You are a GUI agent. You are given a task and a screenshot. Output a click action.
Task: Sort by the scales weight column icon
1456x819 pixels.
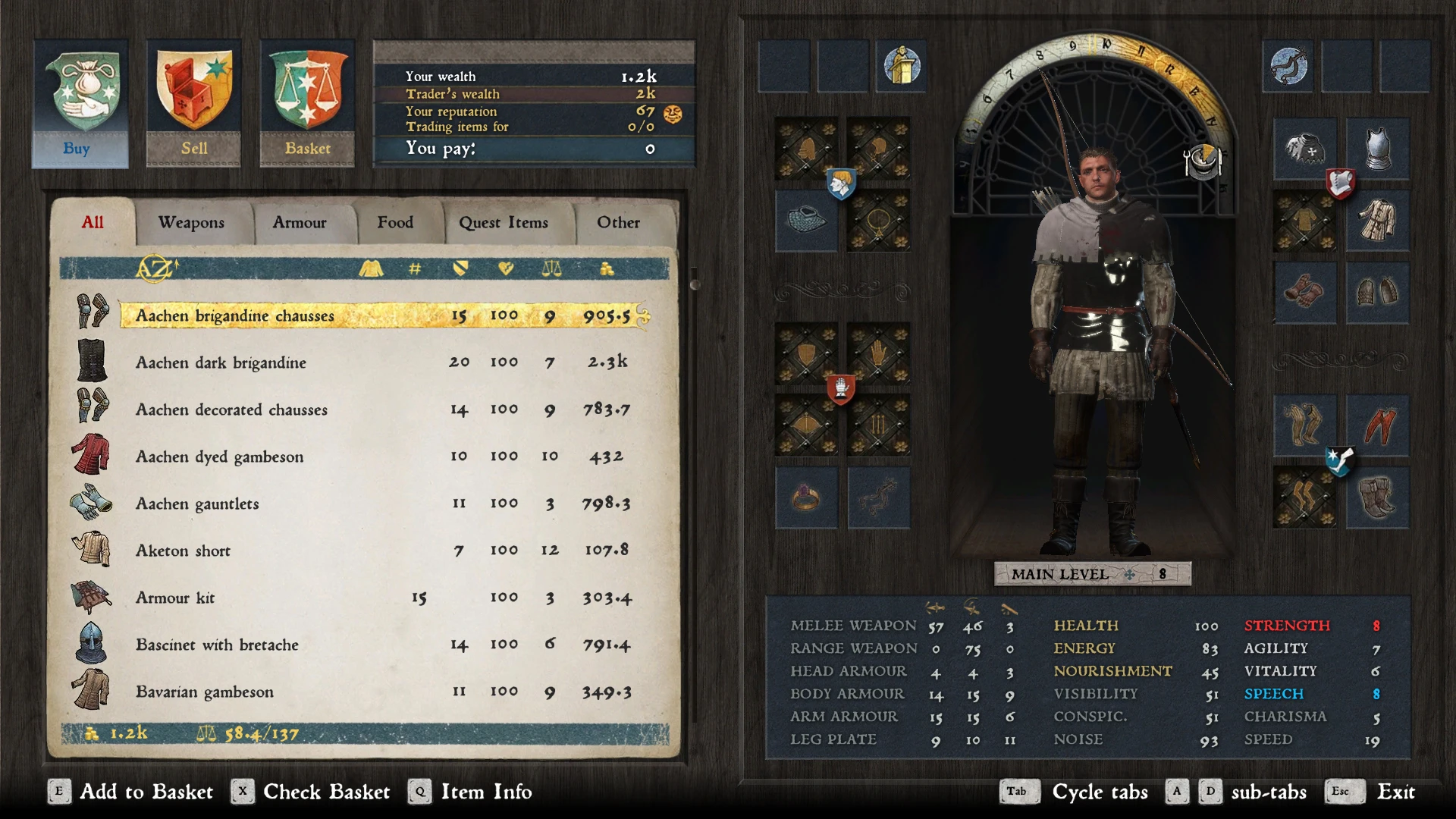[551, 269]
